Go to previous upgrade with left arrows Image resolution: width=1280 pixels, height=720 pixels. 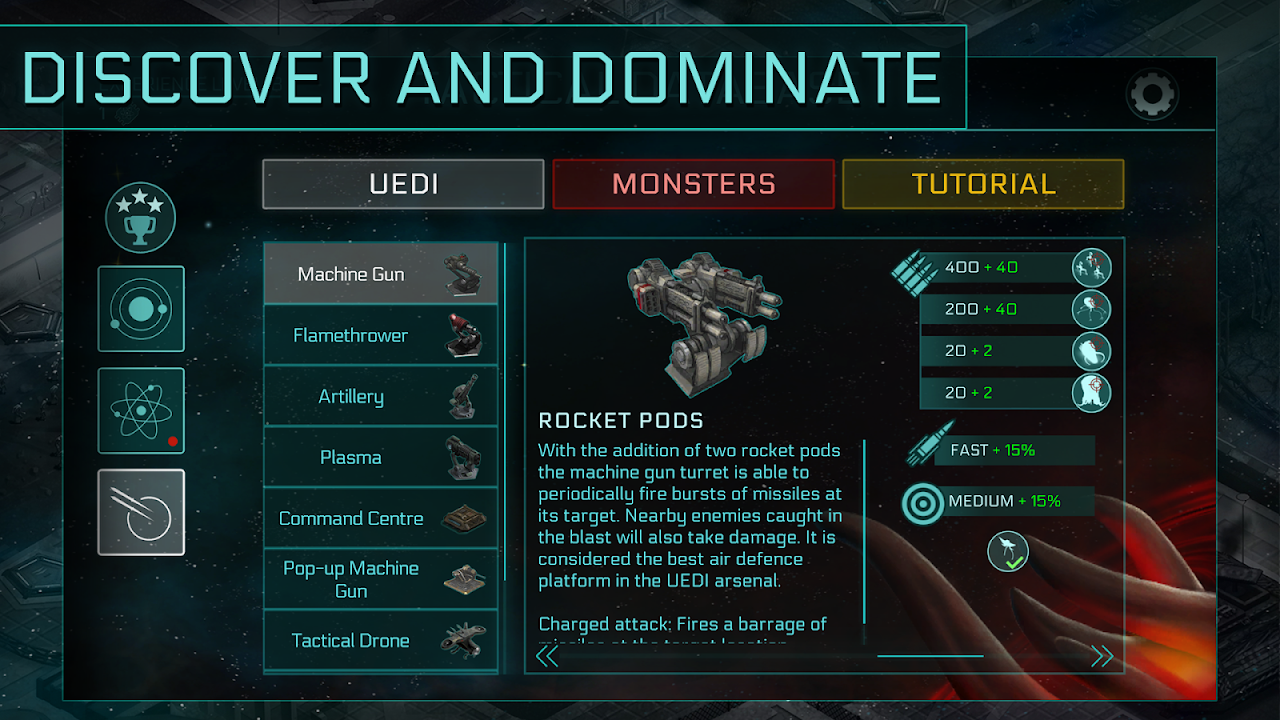[547, 656]
